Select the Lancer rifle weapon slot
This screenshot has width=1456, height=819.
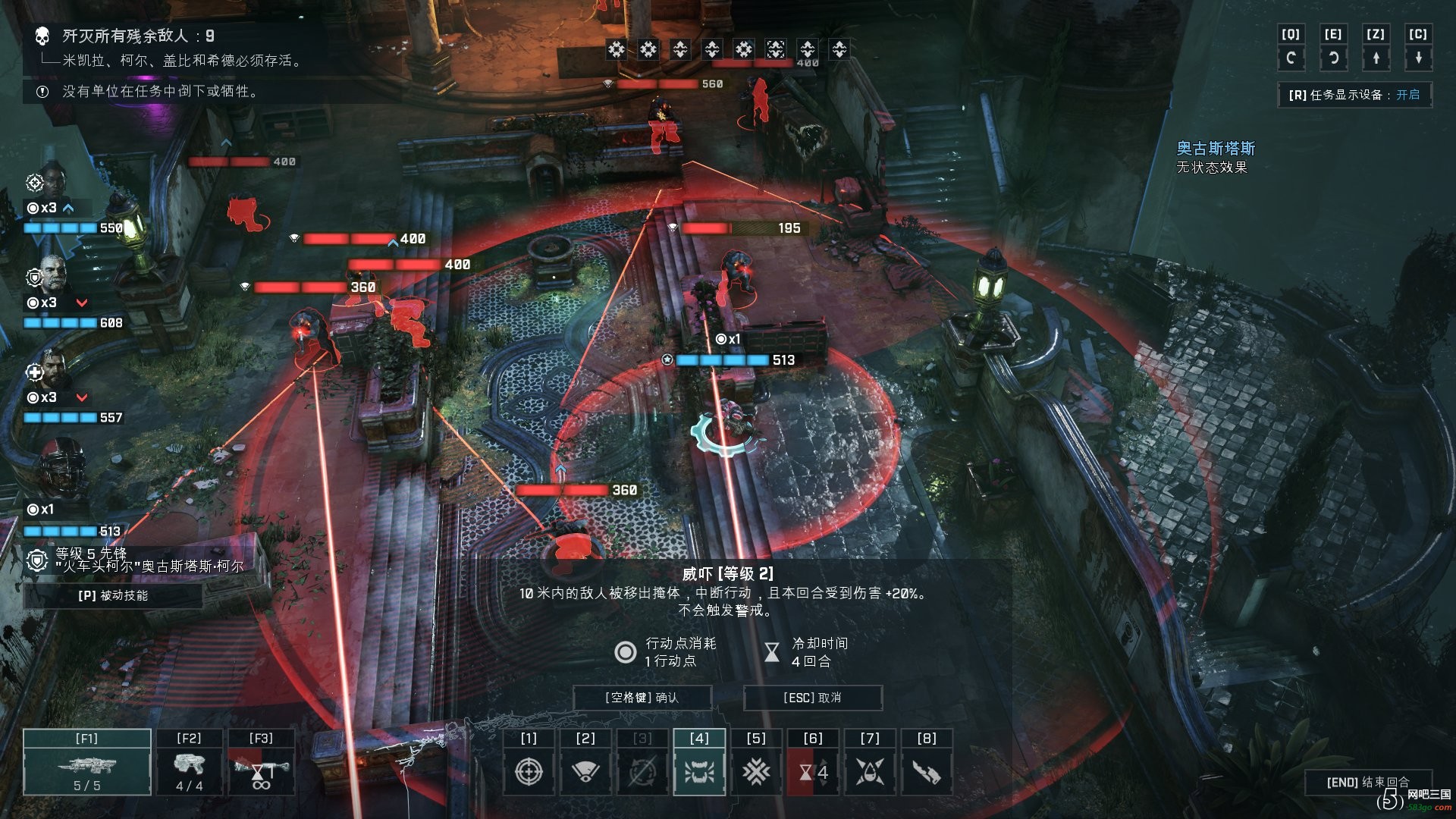point(86,762)
